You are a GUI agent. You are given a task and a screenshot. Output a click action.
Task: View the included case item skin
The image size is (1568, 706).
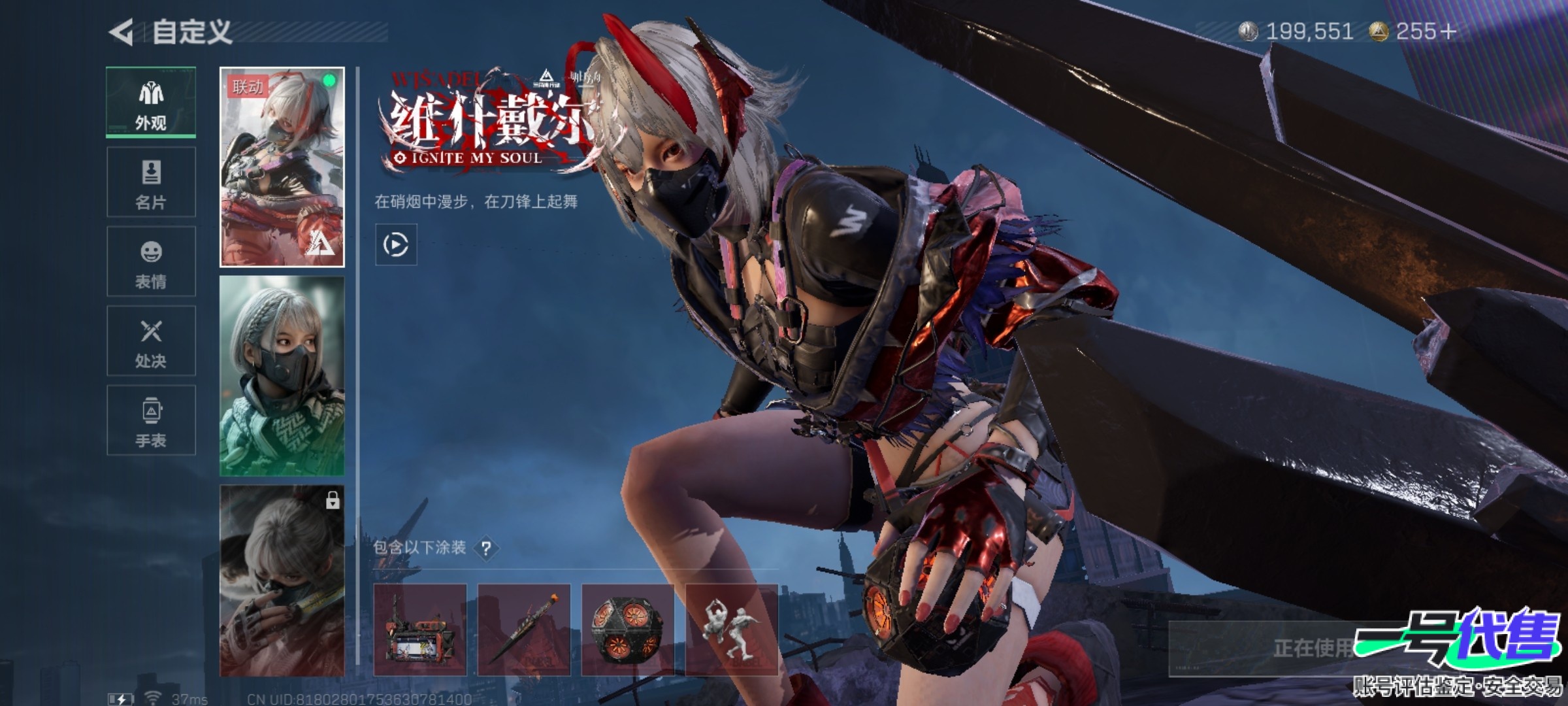pyautogui.click(x=420, y=630)
